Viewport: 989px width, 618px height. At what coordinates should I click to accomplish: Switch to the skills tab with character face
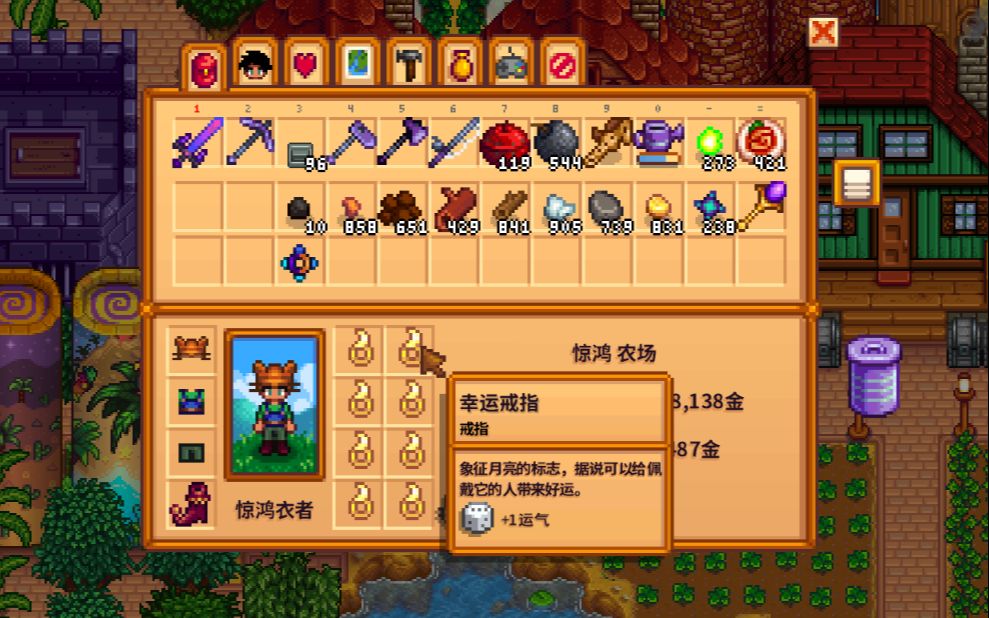point(256,65)
